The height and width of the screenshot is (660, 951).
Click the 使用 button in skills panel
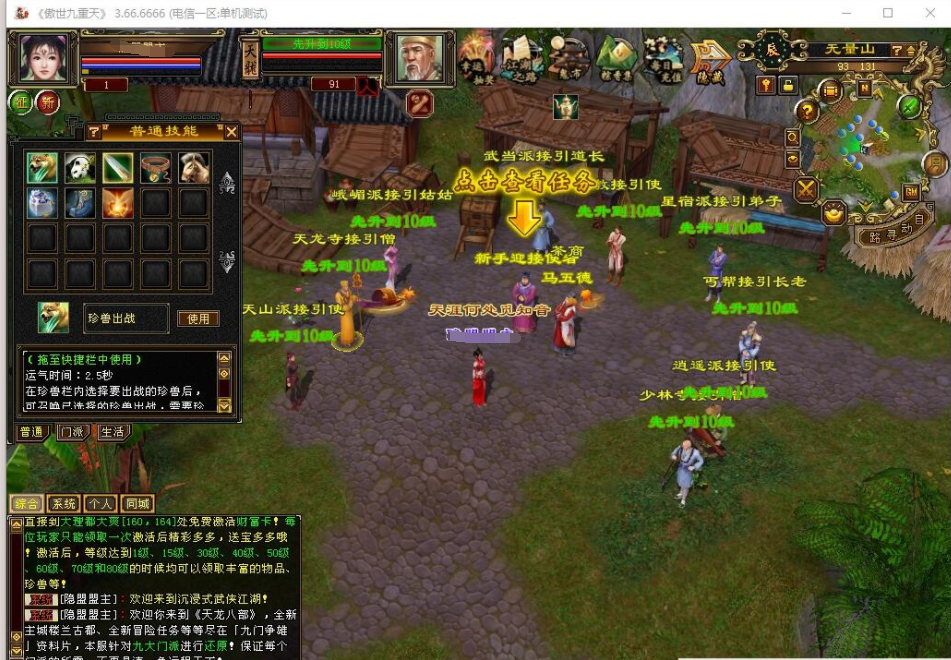tap(198, 318)
